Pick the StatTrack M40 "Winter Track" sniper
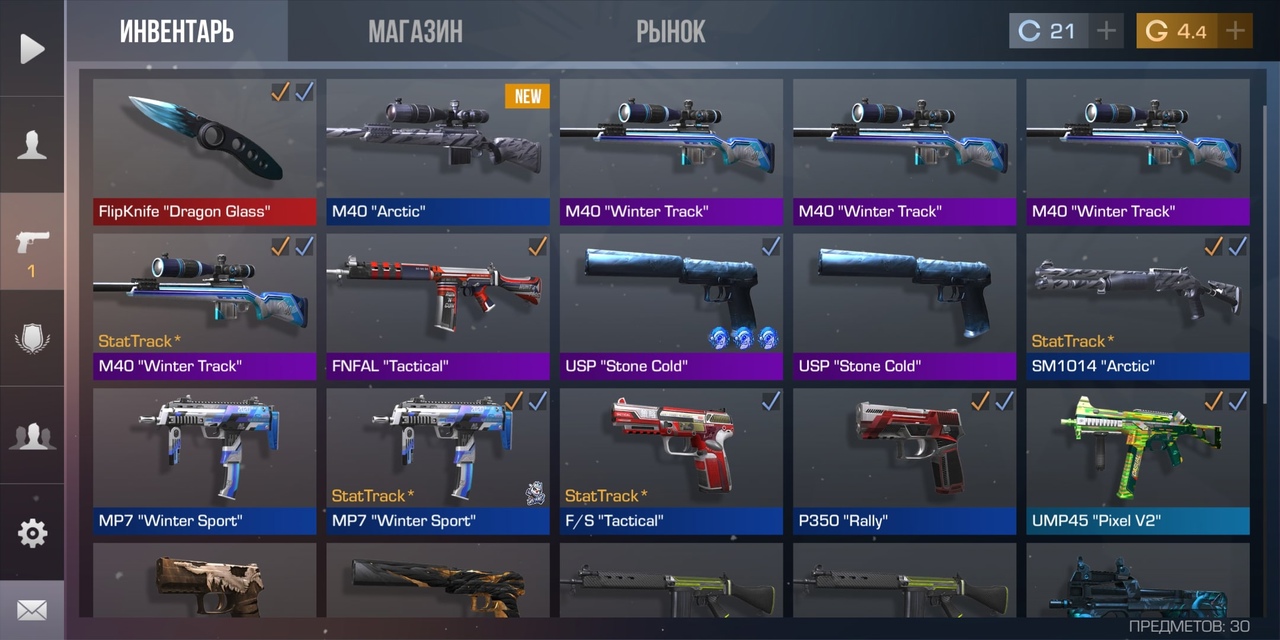 tap(204, 305)
